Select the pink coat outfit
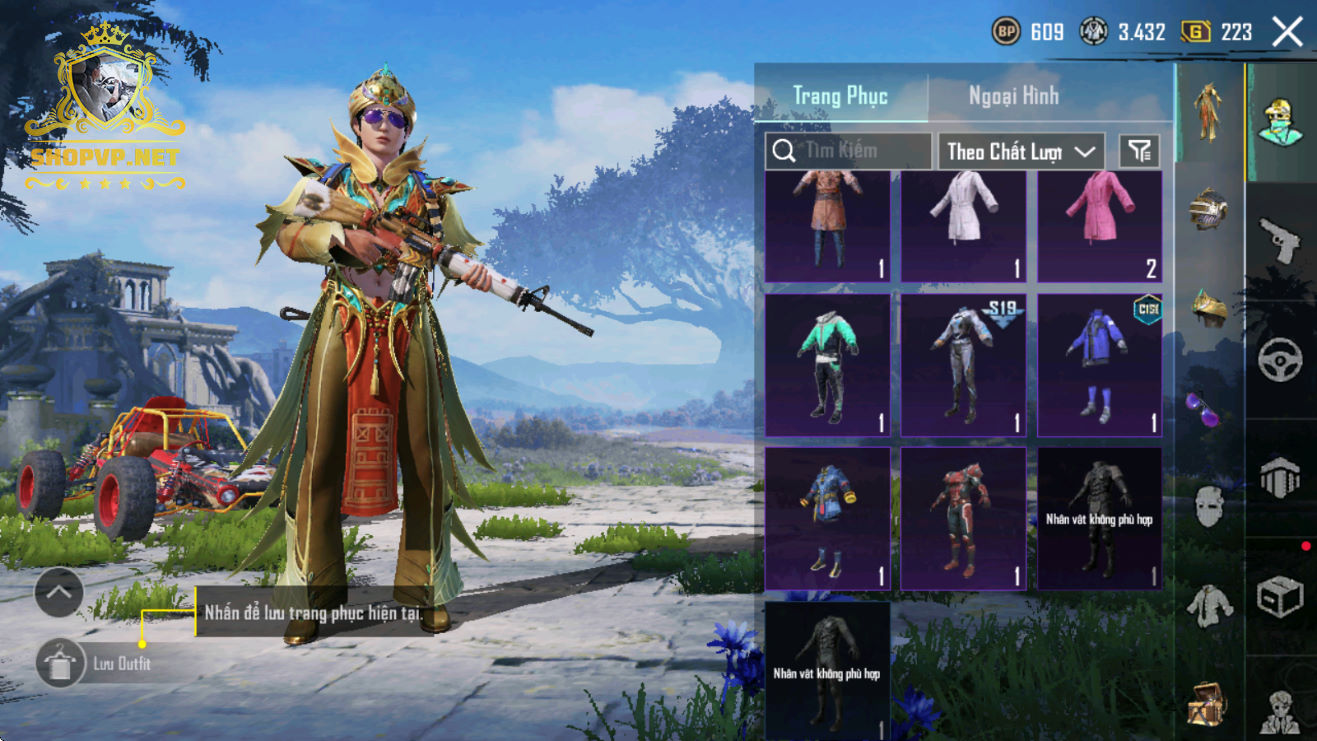The width and height of the screenshot is (1317, 741). (1099, 226)
